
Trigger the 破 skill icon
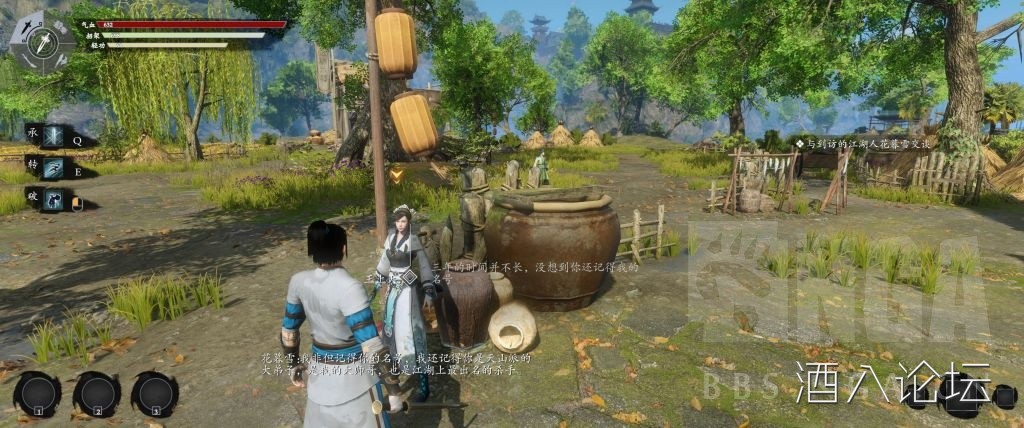click(51, 200)
